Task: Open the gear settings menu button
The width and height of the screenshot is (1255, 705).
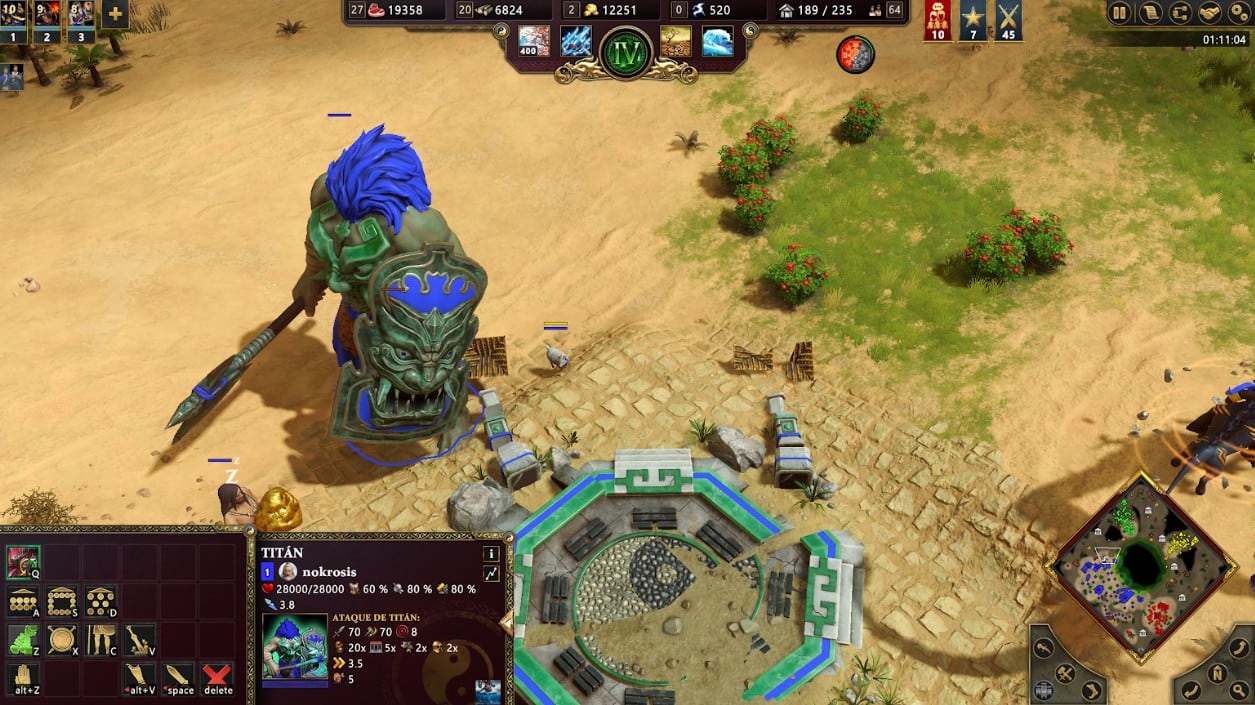Action: click(x=1239, y=14)
